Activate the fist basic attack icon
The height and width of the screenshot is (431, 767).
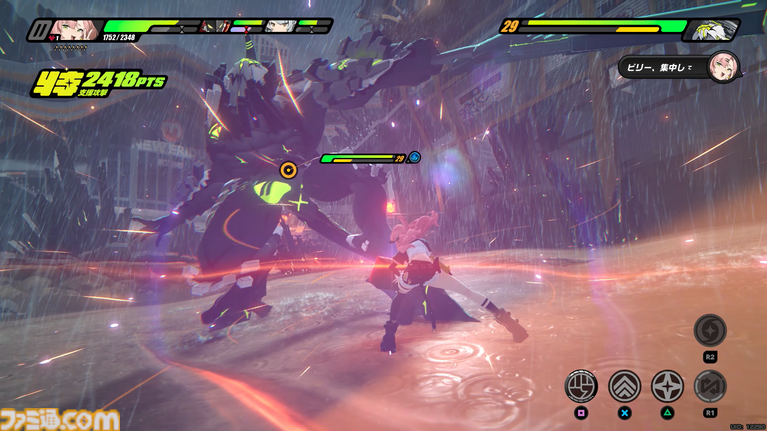point(582,385)
